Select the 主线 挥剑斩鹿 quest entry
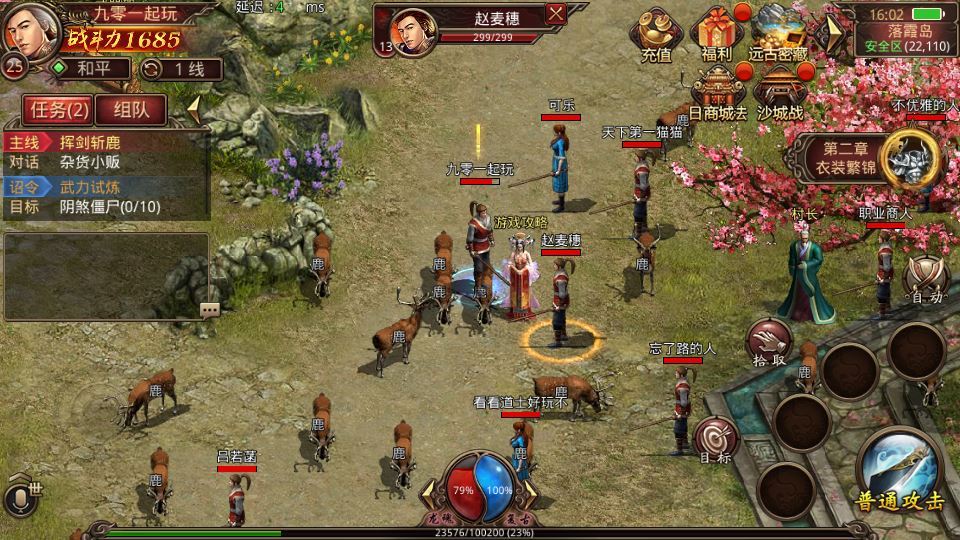 click(x=105, y=142)
